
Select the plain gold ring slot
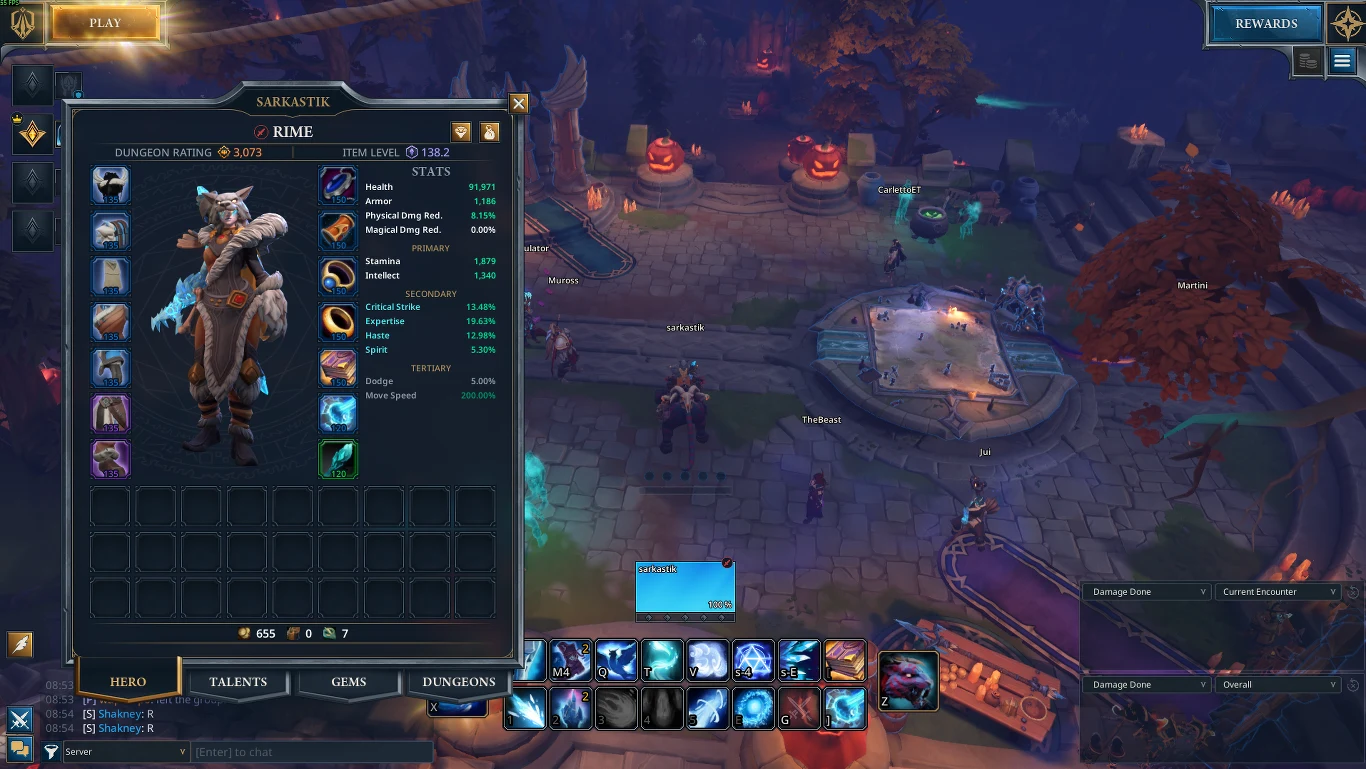tap(338, 322)
